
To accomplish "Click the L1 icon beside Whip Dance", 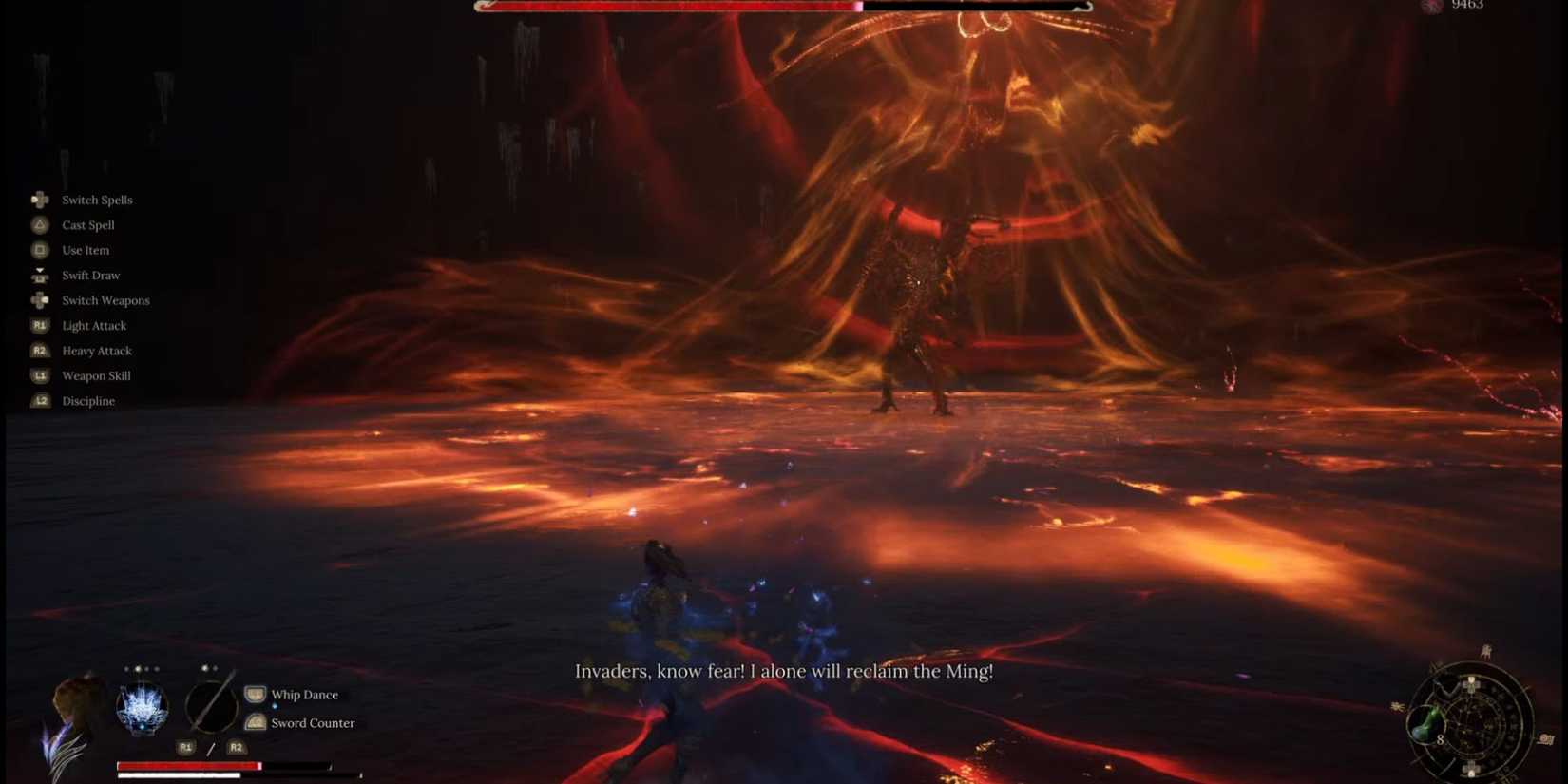I will click(x=254, y=694).
